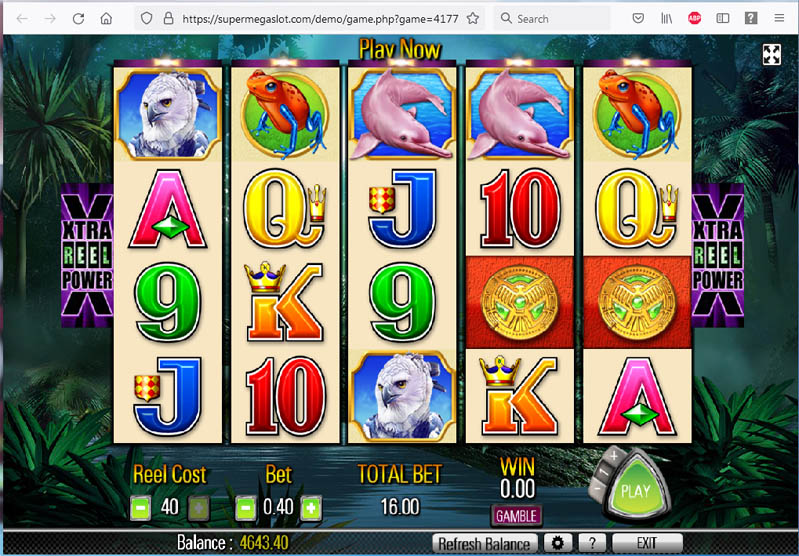This screenshot has height=556, width=799.
Task: Exit the slot game
Action: [646, 543]
